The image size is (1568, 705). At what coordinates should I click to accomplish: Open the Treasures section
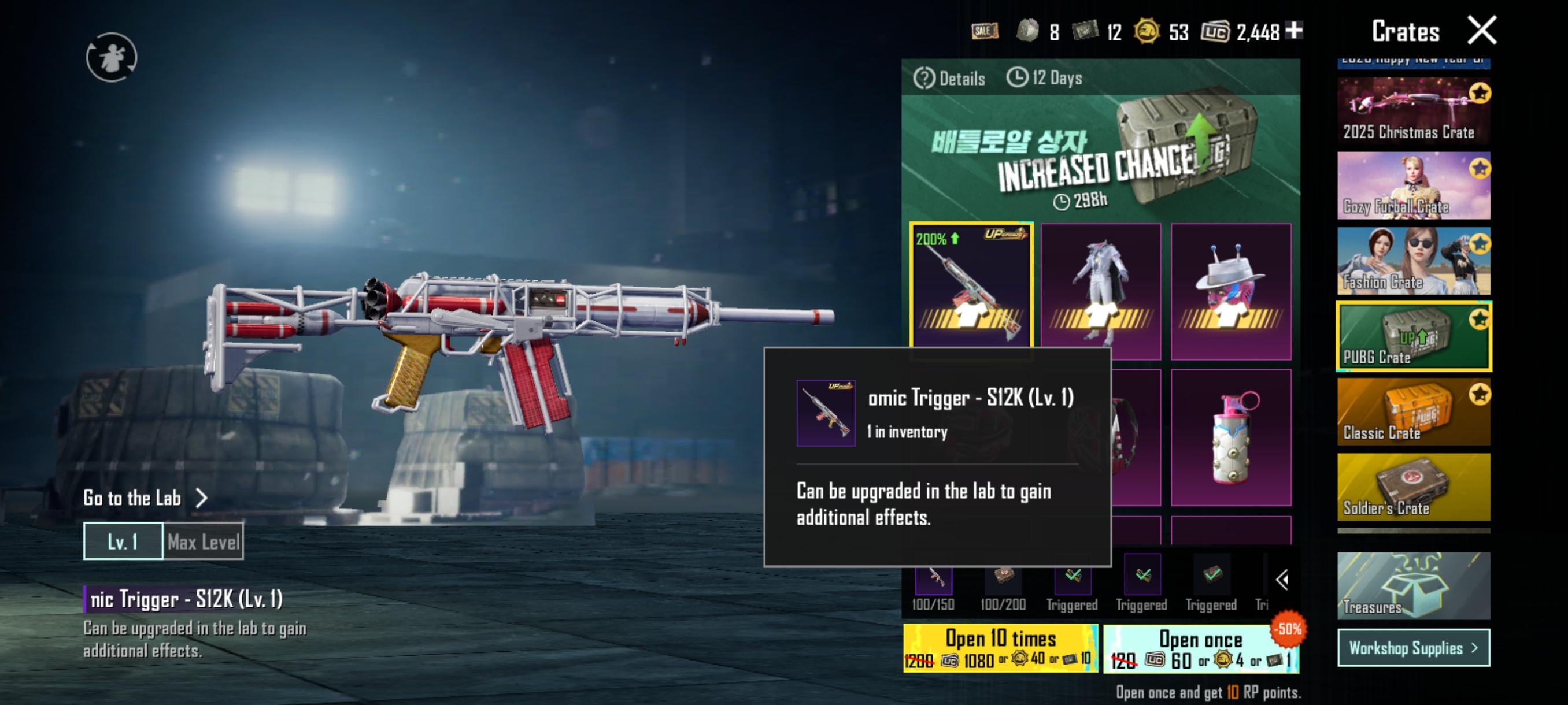1413,586
